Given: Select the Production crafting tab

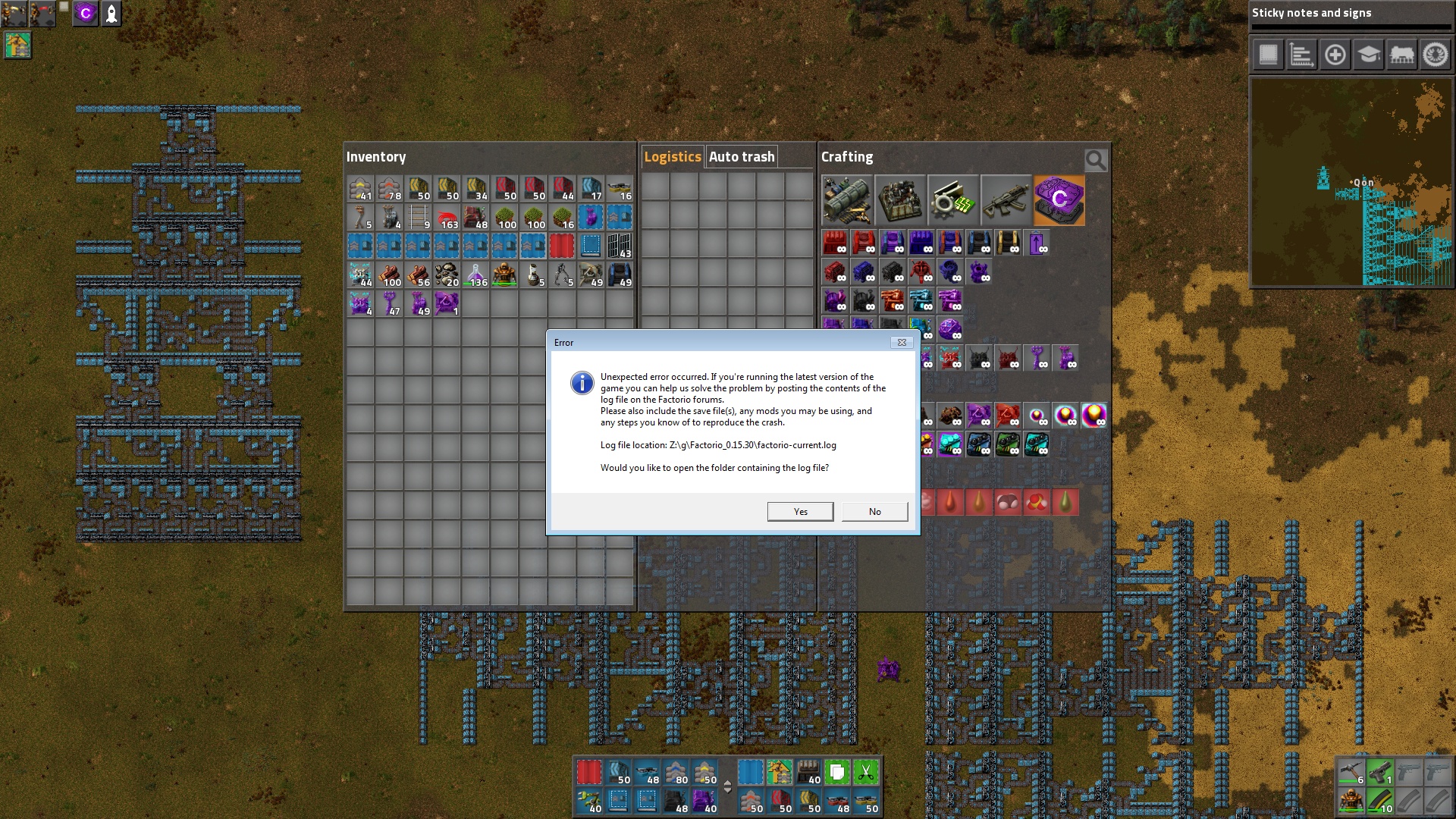Looking at the screenshot, I should 900,200.
